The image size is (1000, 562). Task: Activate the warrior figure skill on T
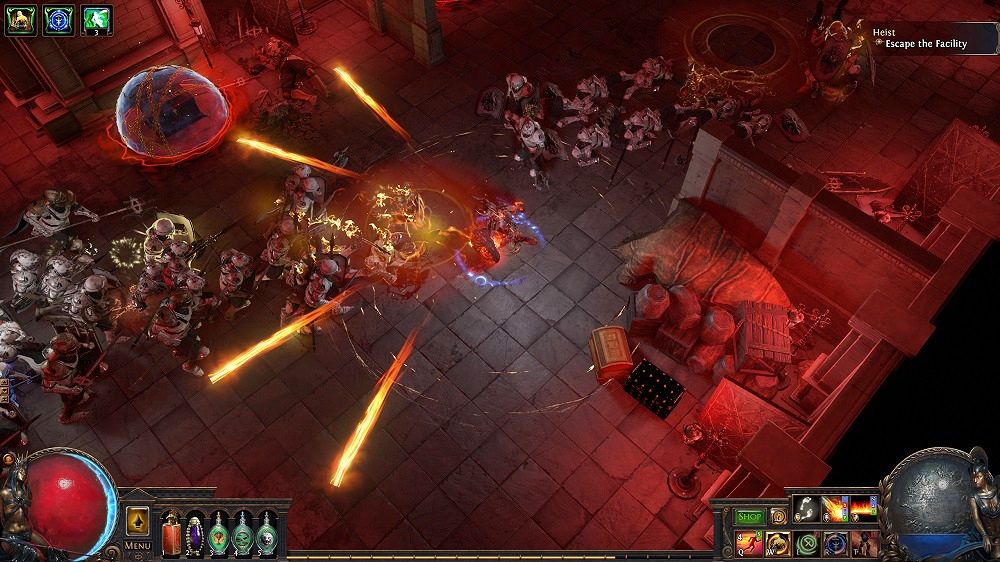863,544
